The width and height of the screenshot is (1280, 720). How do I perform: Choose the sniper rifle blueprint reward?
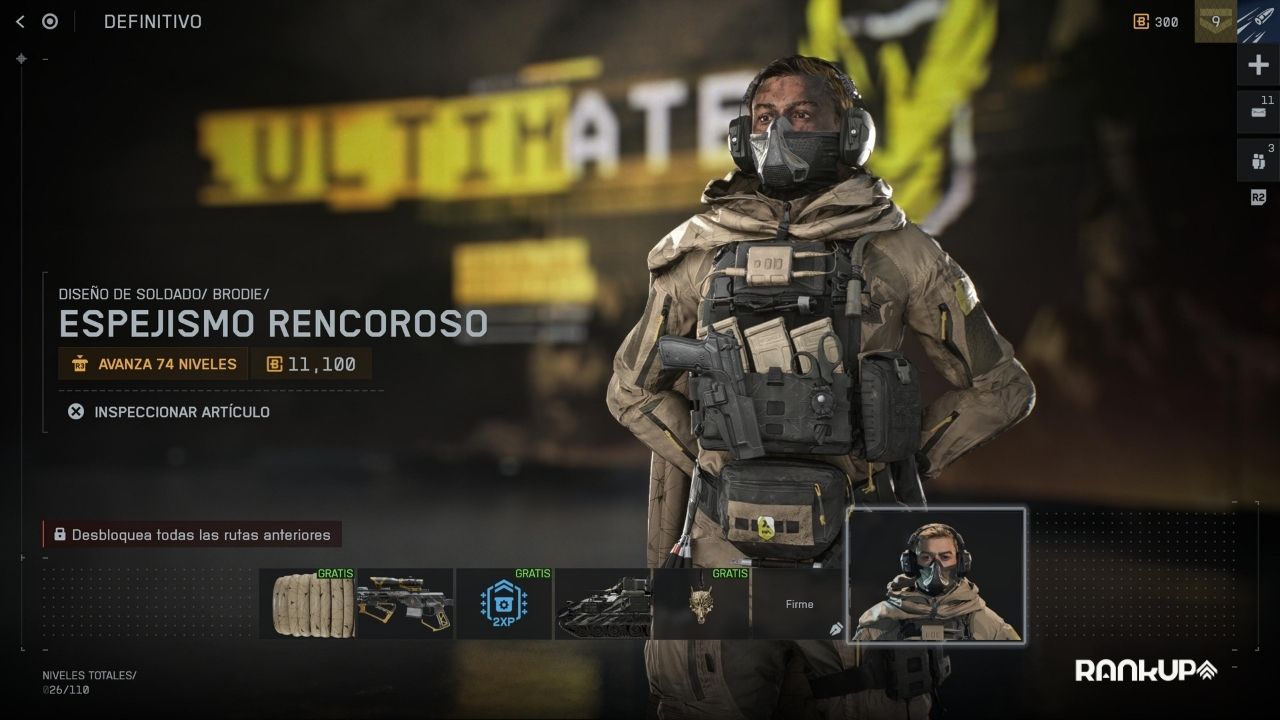(x=404, y=604)
